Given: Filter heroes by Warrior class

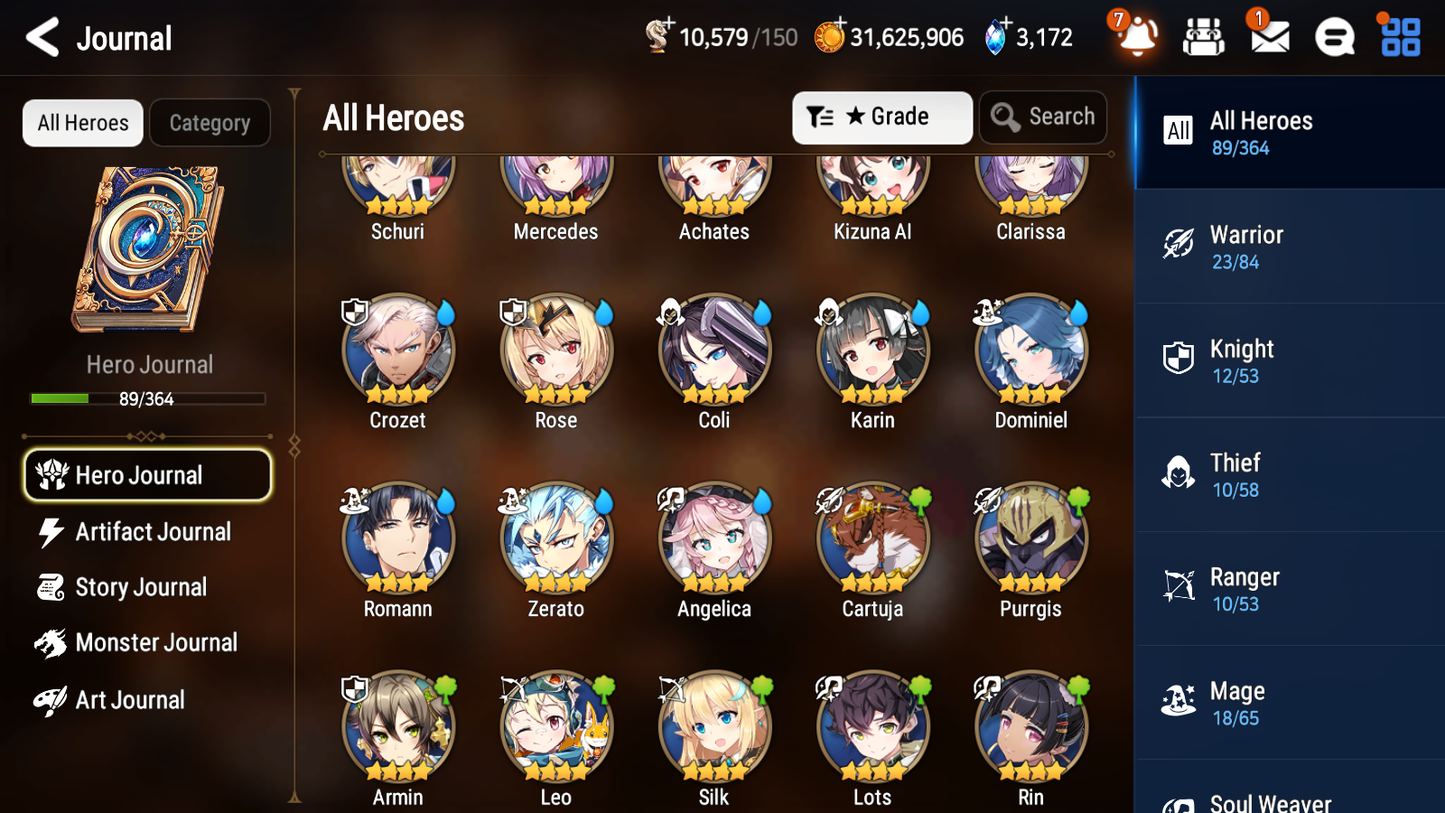Looking at the screenshot, I should [1289, 247].
